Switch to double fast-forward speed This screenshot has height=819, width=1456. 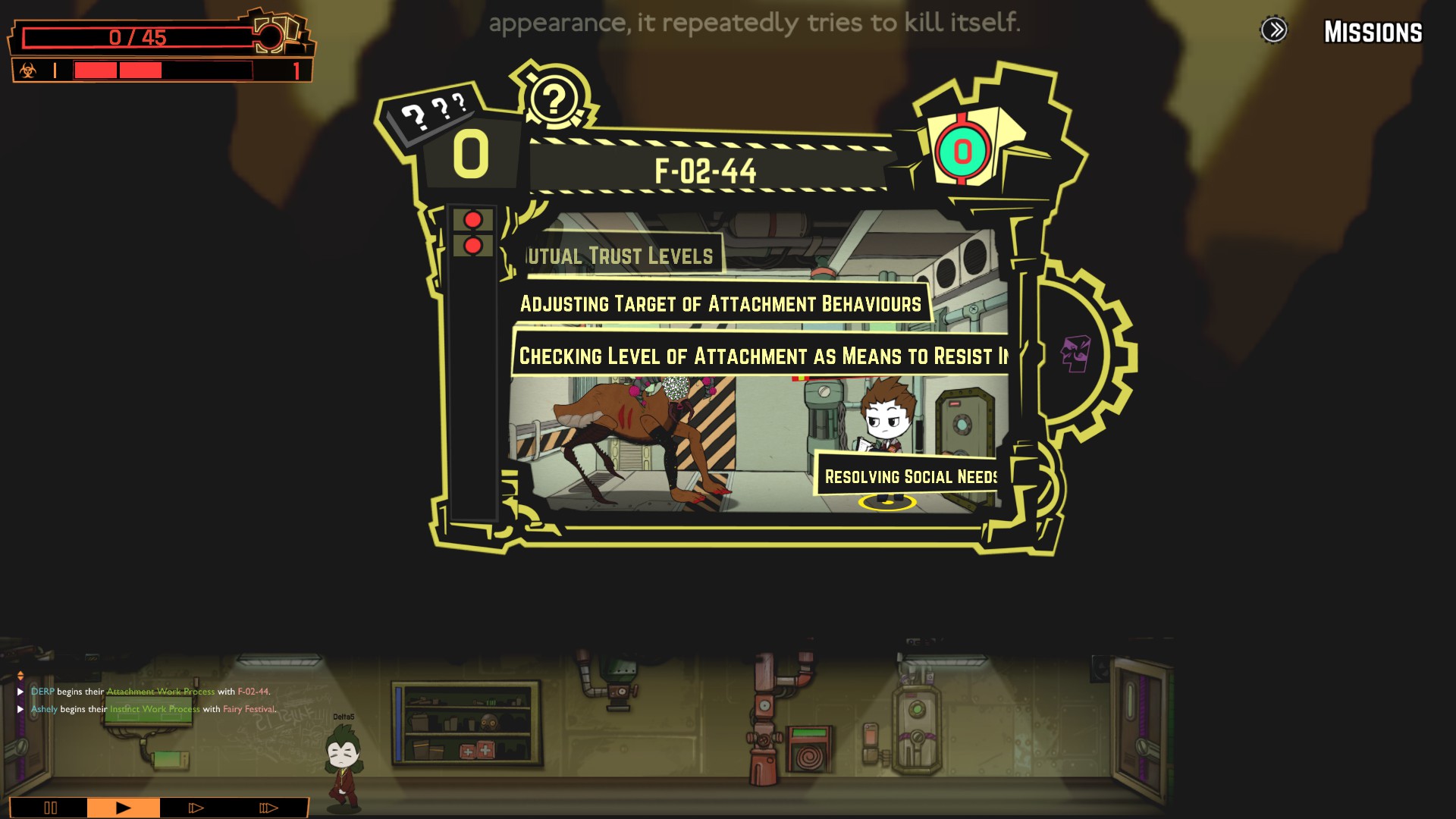(x=196, y=808)
